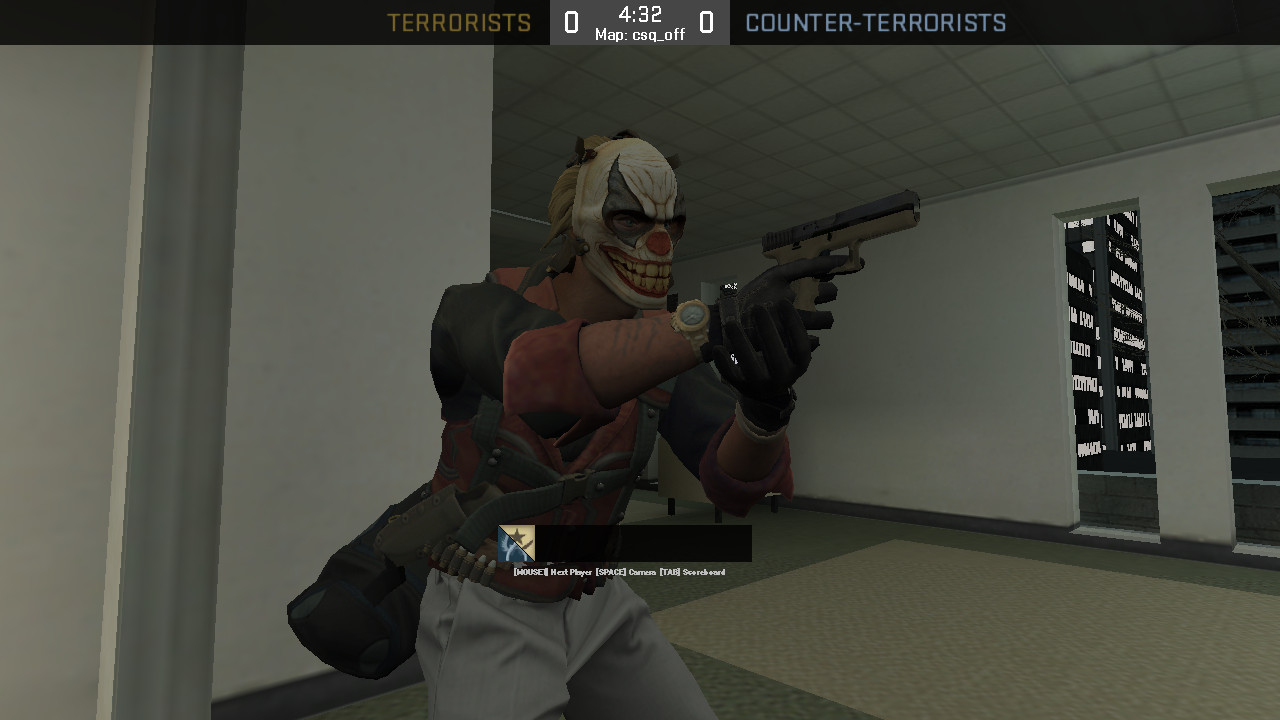Click the [SPACE] Camera hint text
Viewport: 1280px width, 720px height.
point(628,573)
